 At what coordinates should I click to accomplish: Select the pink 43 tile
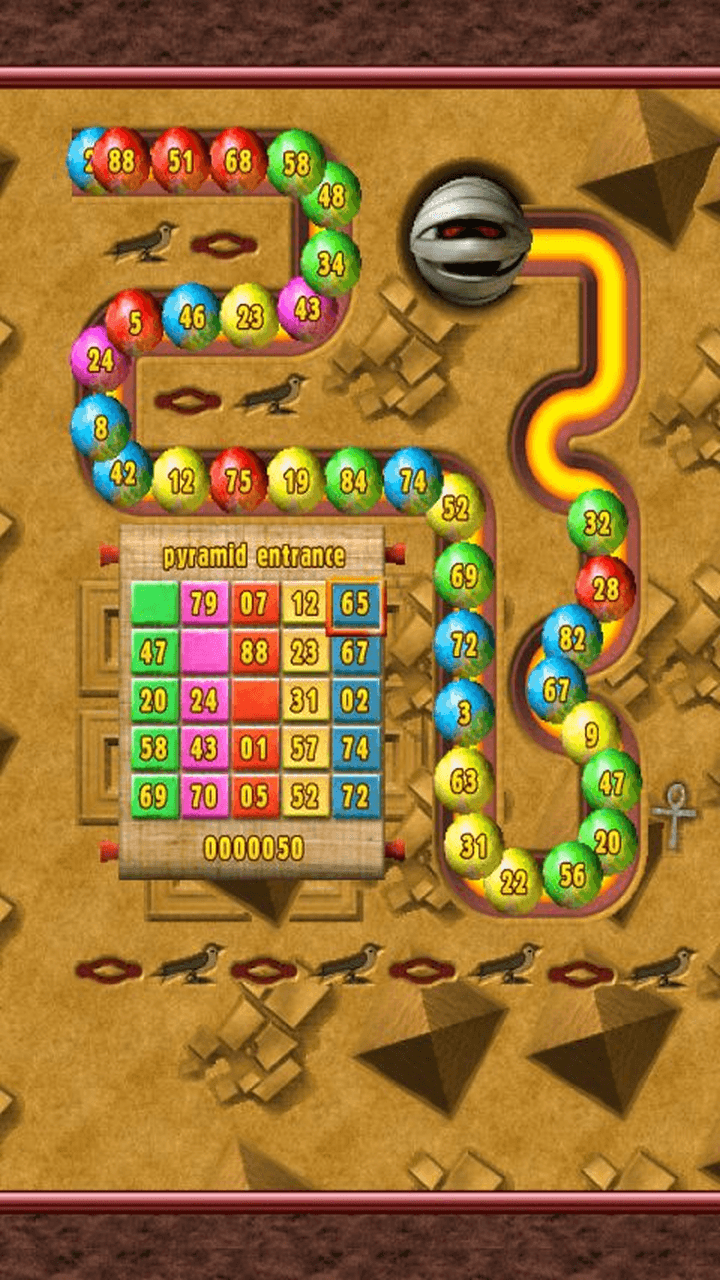coord(205,748)
